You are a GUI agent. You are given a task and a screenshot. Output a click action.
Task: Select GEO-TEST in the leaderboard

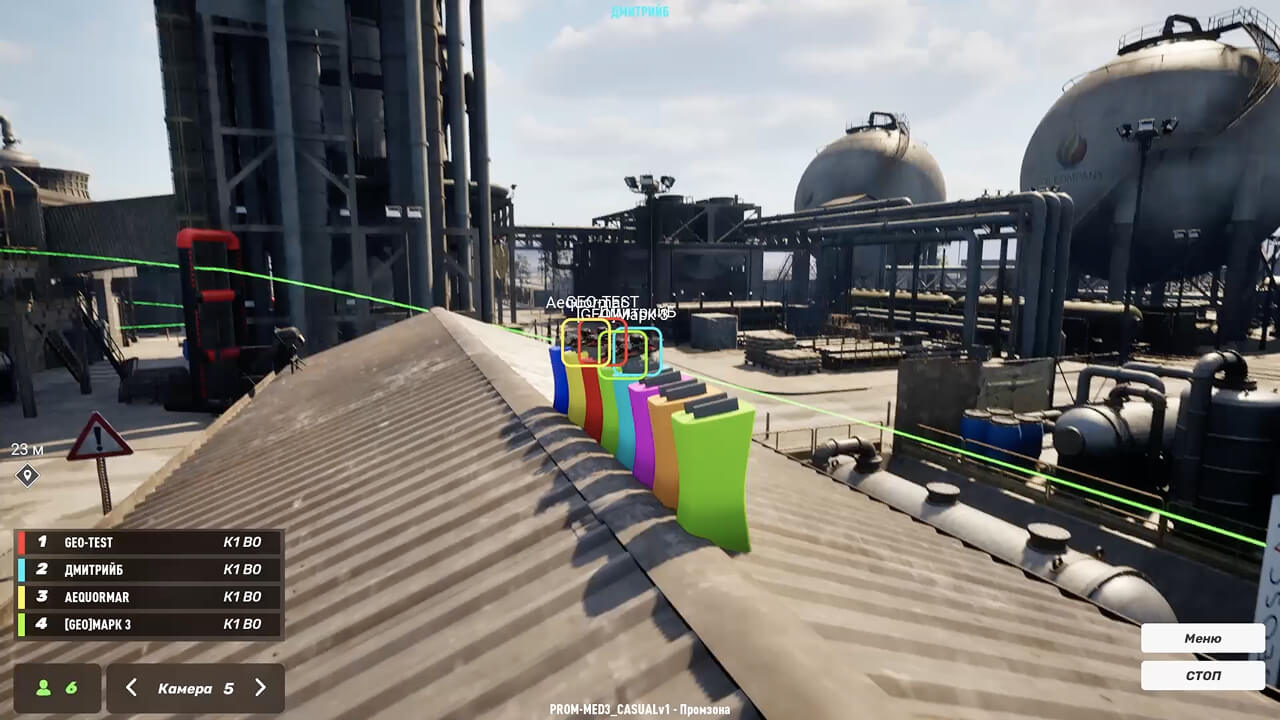point(149,542)
